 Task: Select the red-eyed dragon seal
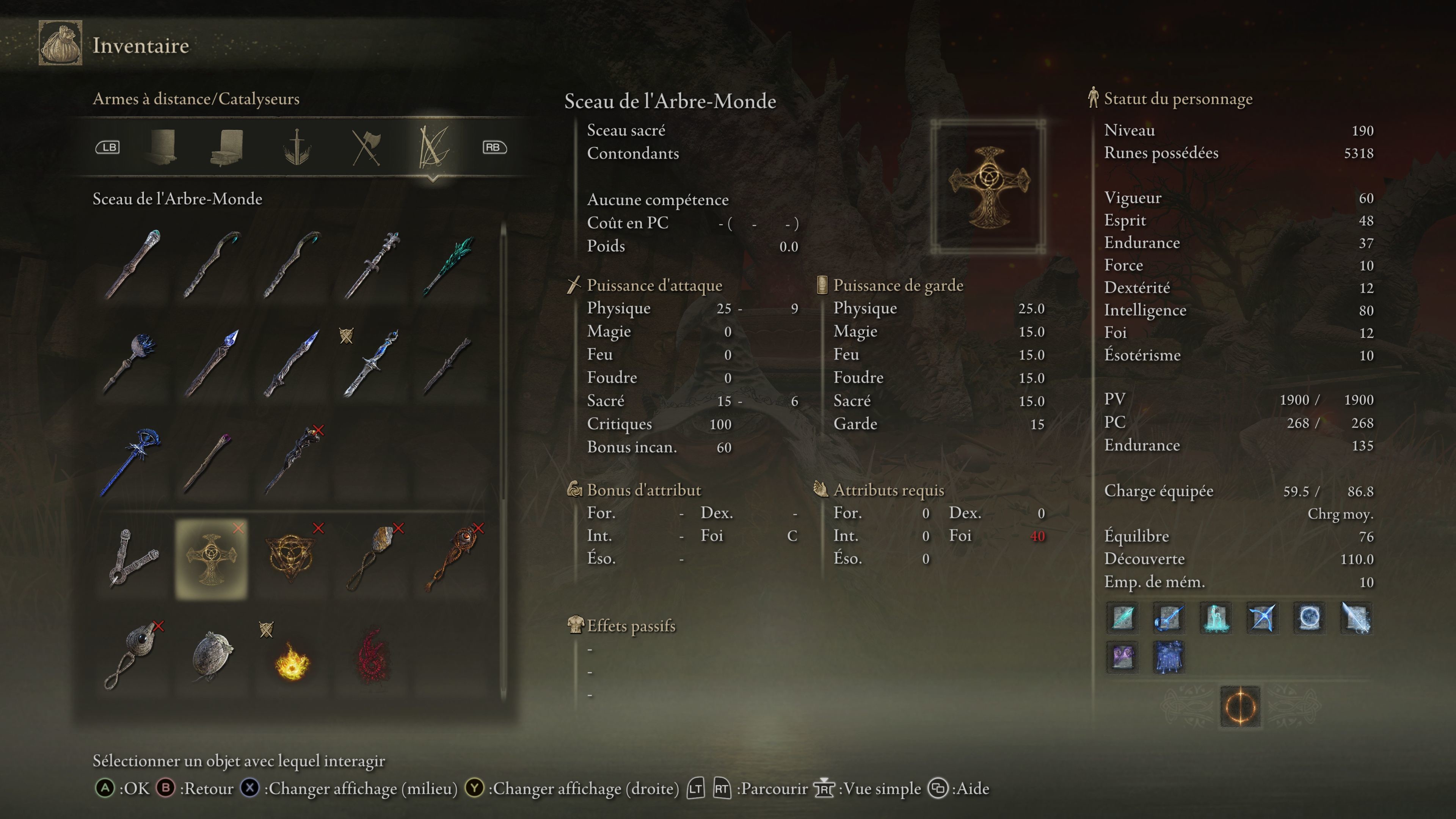point(451,559)
